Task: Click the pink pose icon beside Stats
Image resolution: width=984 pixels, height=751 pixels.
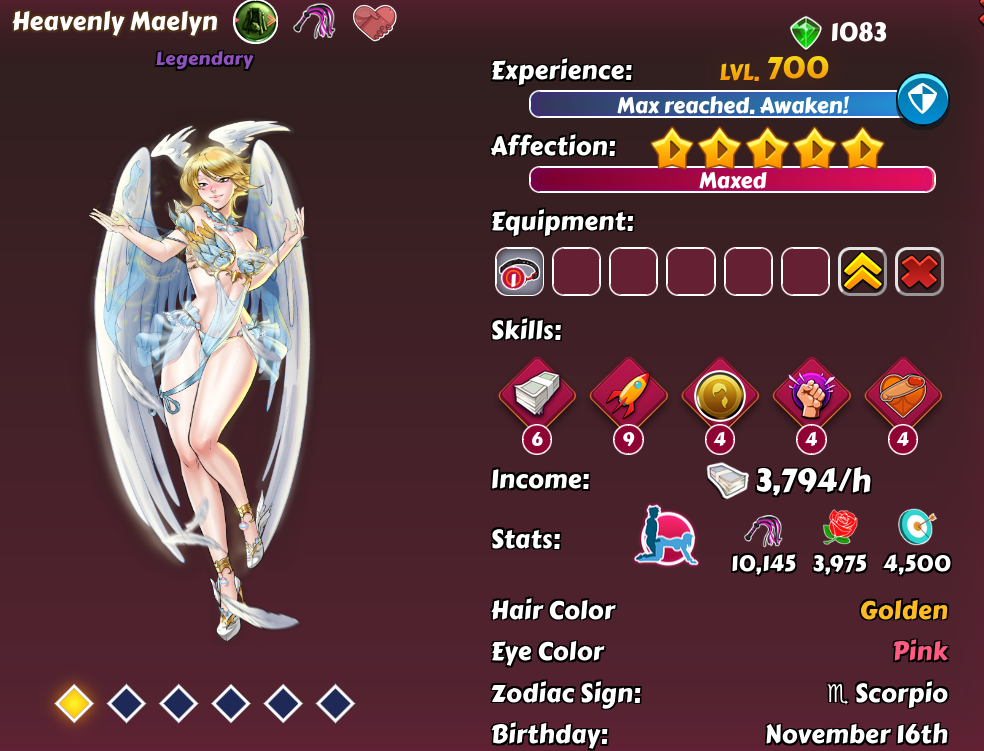Action: [666, 537]
